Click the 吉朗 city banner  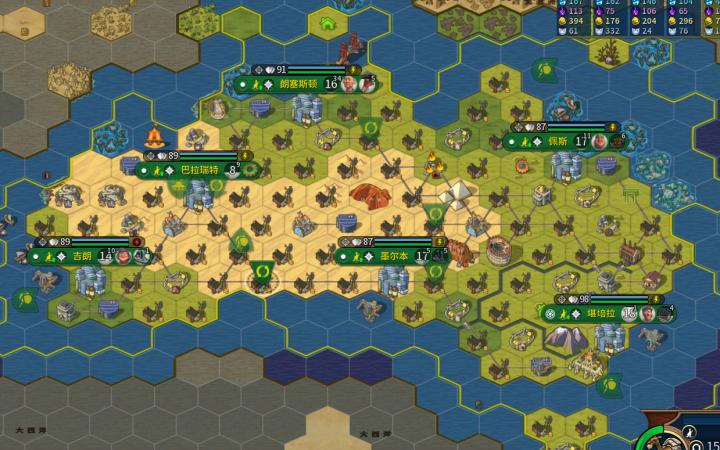coord(82,256)
